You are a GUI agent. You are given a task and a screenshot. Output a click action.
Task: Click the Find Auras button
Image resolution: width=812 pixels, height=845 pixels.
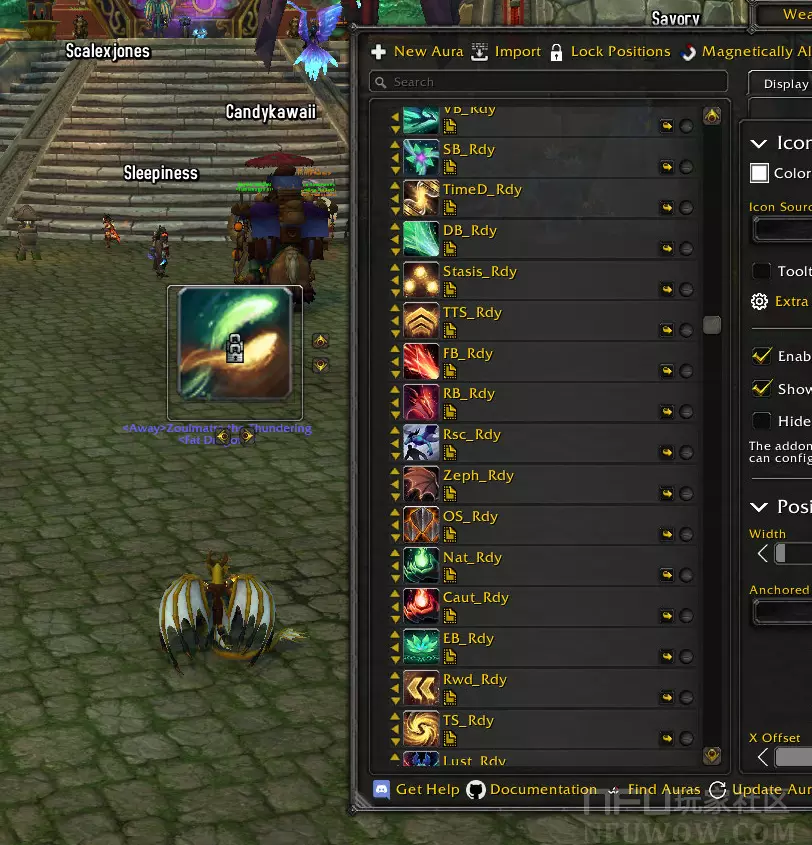click(654, 789)
